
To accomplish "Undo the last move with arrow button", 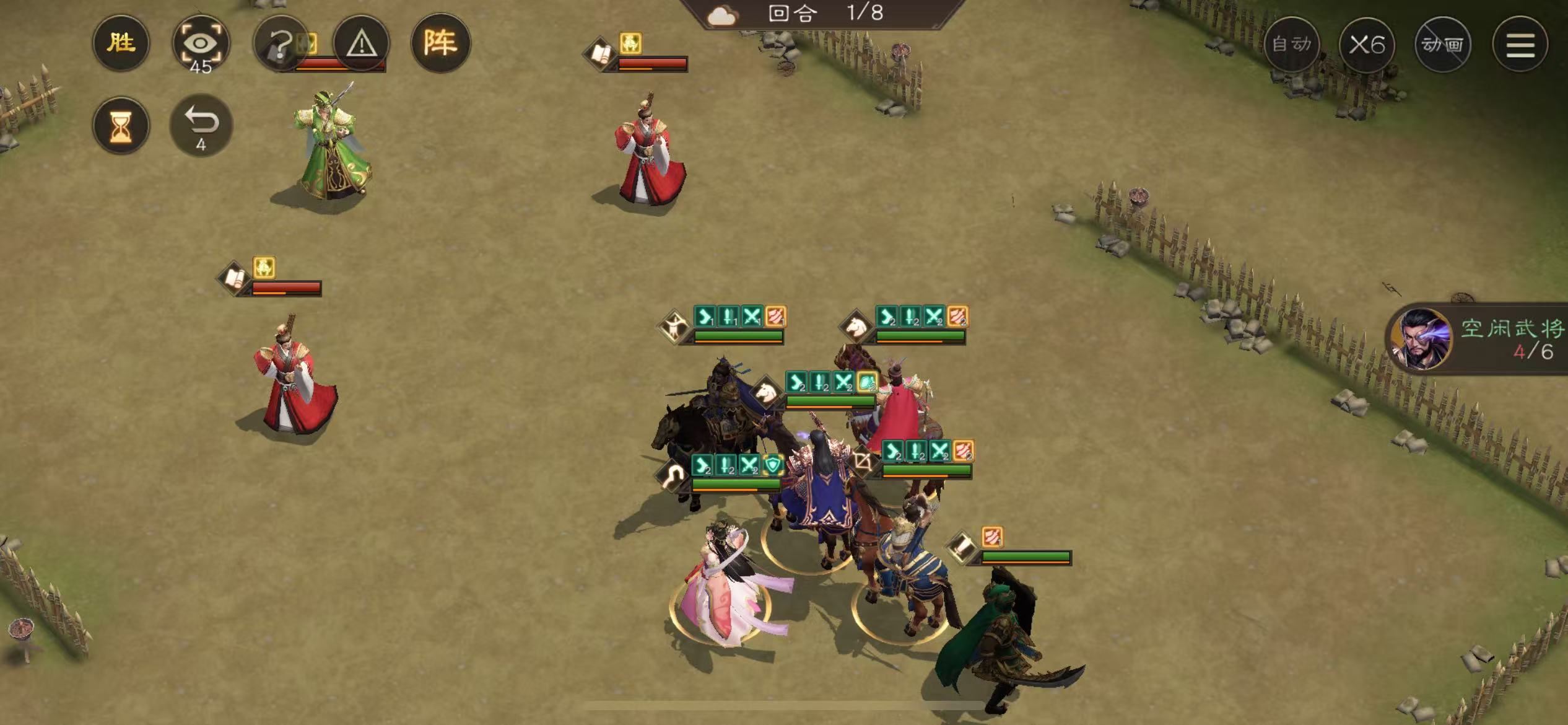I will click(x=201, y=125).
